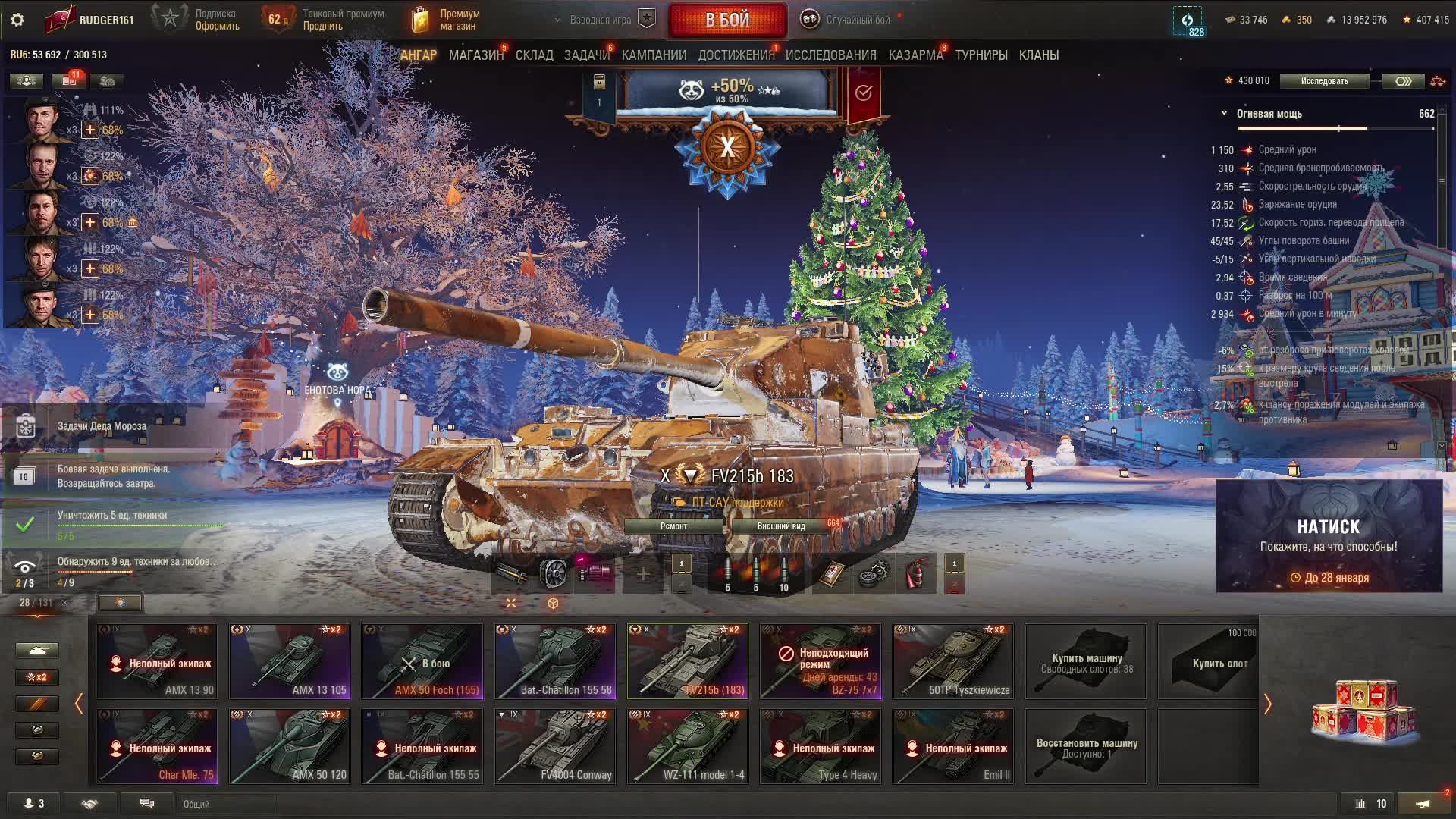Screen dimensions: 1456x819
Task: Click the Исследовать button
Action: click(1324, 81)
